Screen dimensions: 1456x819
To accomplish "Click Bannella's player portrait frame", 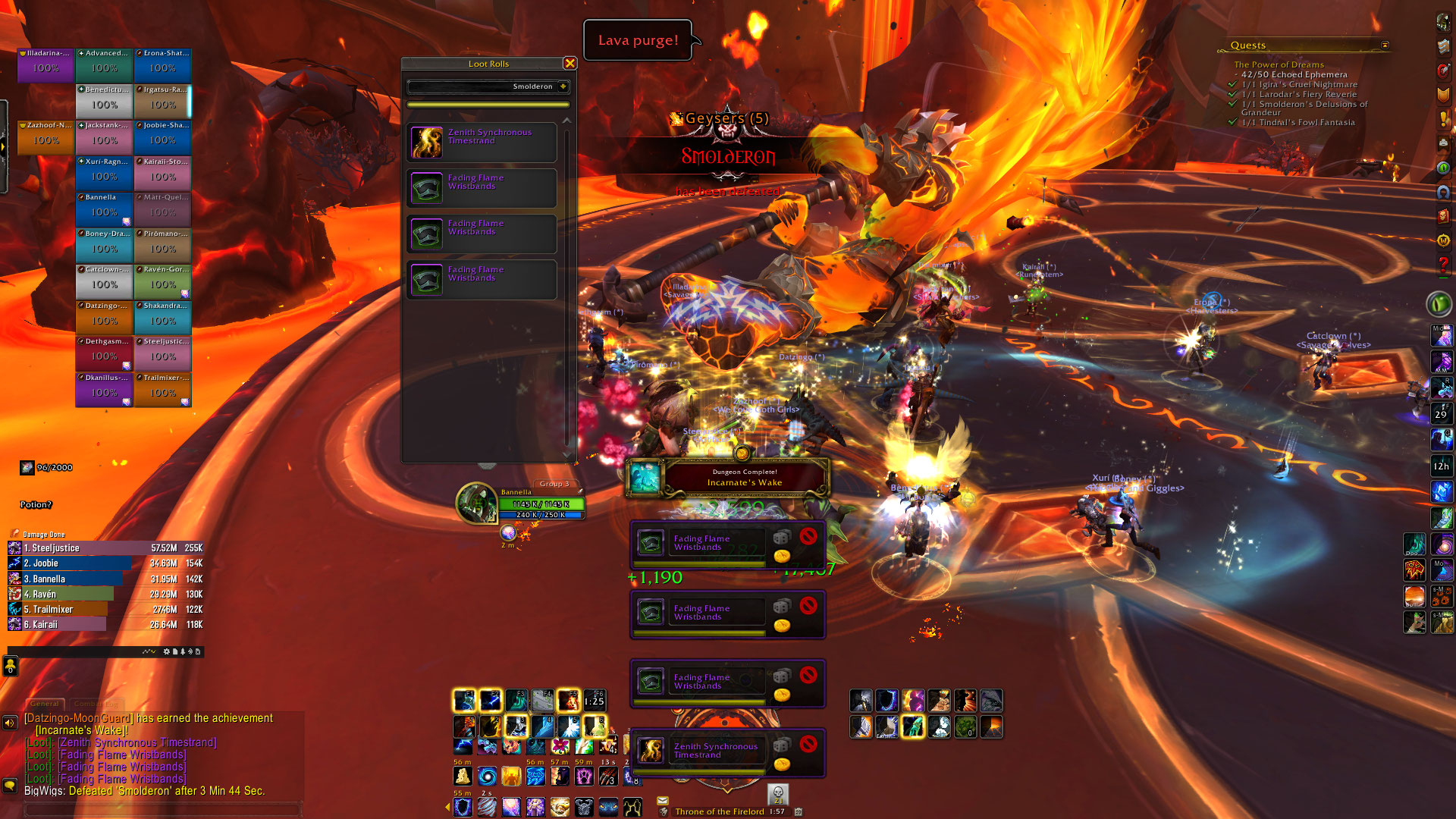I will tap(477, 503).
